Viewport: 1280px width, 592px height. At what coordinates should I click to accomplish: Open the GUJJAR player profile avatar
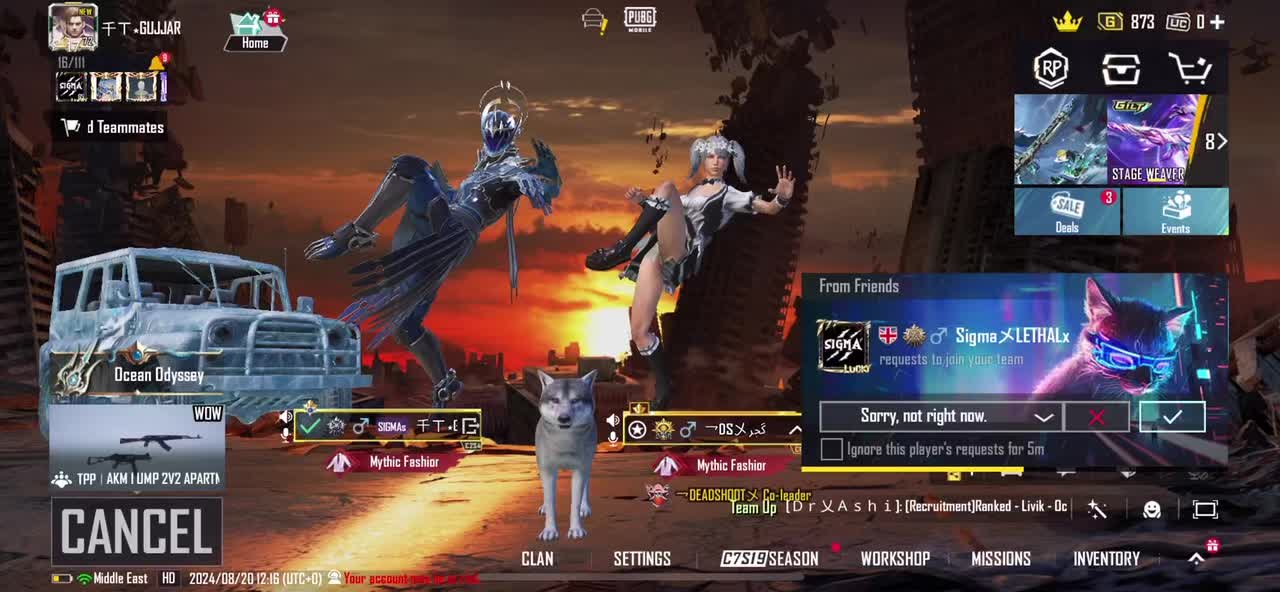click(x=72, y=27)
